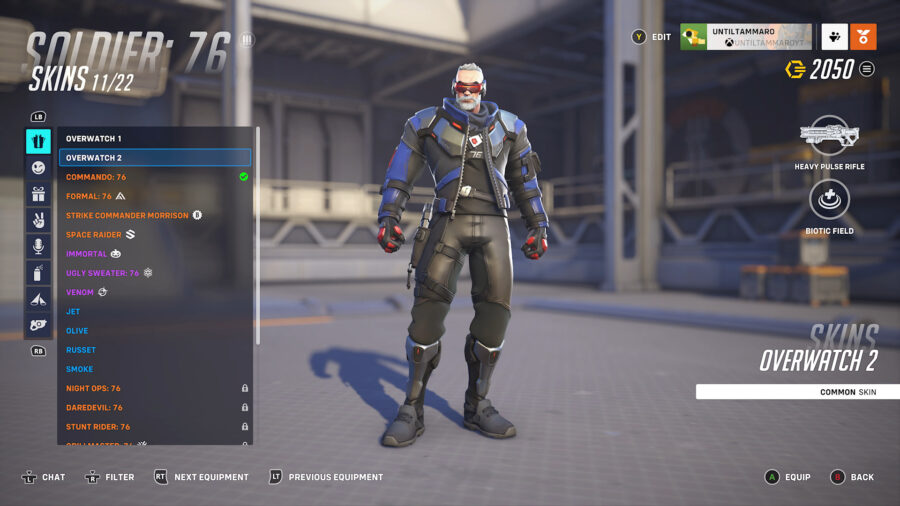Pick the Ugly Sweater: 76 skin

coord(102,273)
